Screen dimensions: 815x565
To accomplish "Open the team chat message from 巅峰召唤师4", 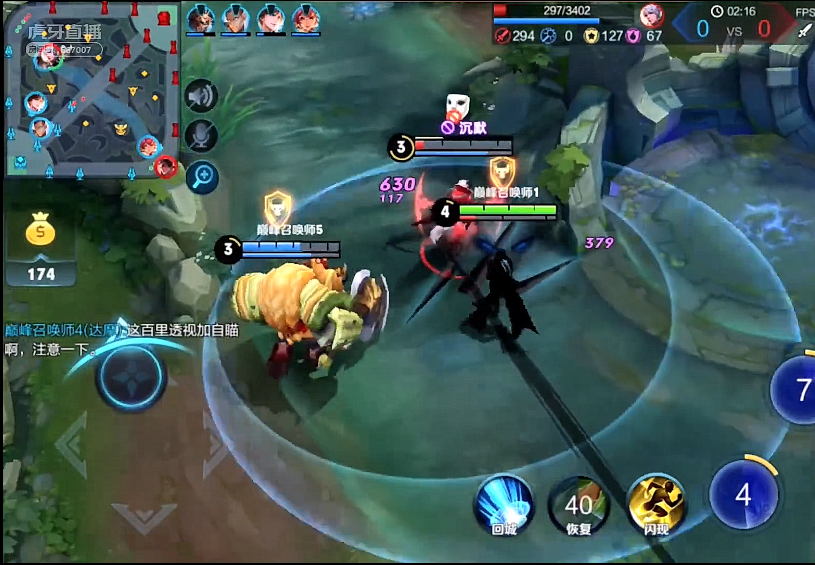I will (x=120, y=339).
